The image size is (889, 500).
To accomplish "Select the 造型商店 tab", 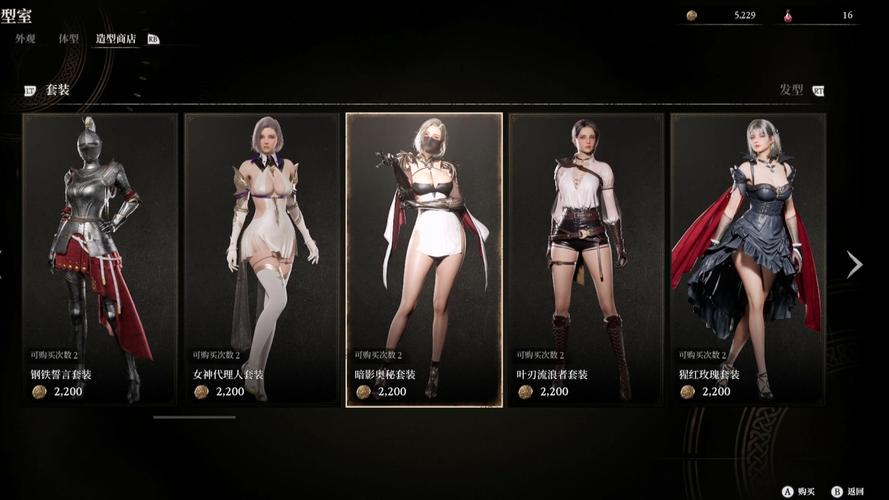I will click(115, 38).
